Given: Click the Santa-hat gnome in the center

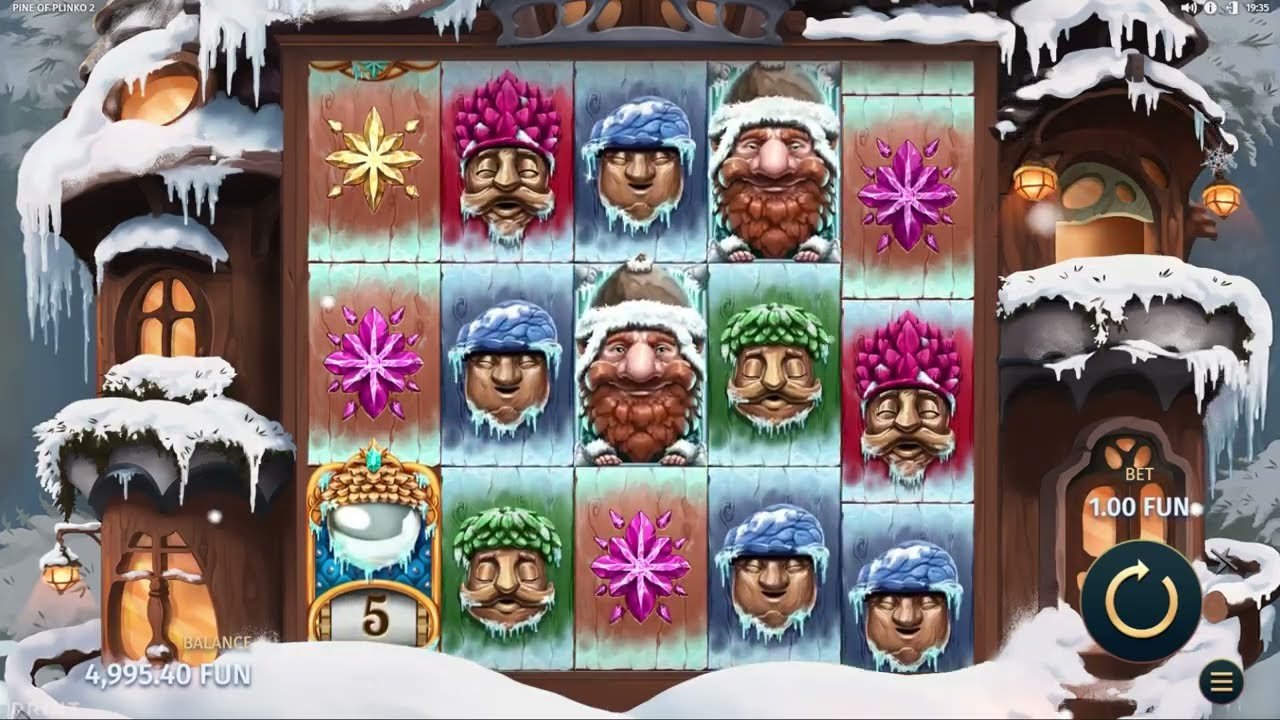Looking at the screenshot, I should click(638, 370).
